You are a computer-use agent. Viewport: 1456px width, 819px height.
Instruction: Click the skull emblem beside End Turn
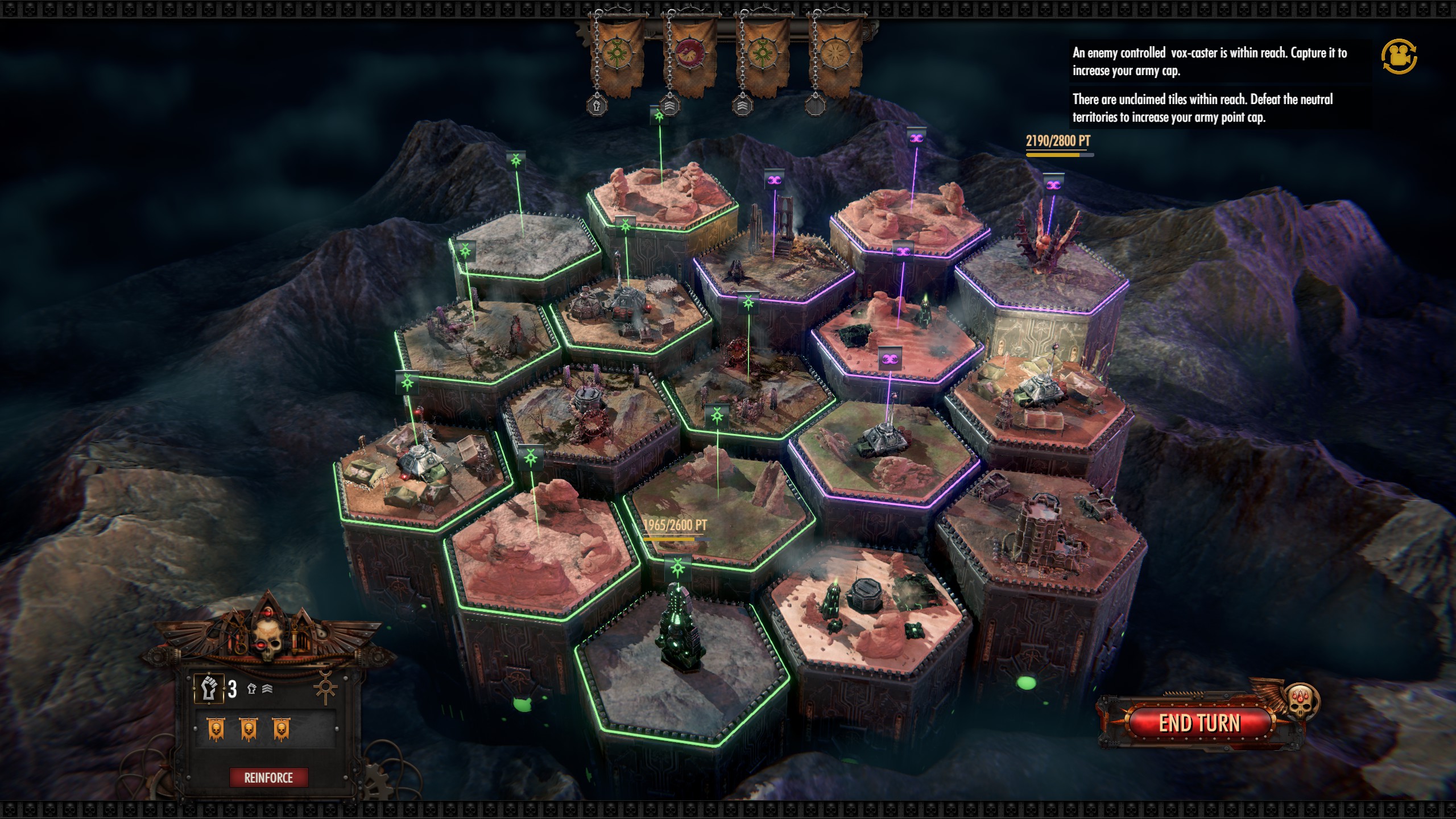[x=1302, y=701]
